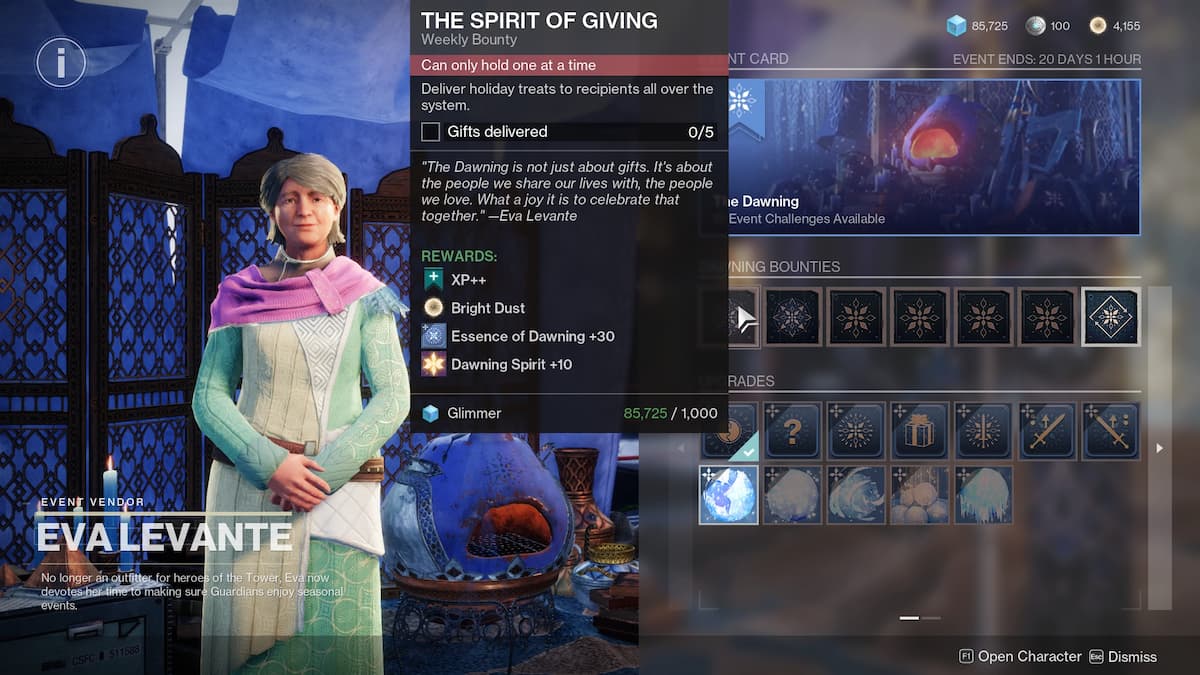Go to the next vendor page arrow
Image resolution: width=1200 pixels, height=675 pixels.
(x=1160, y=449)
